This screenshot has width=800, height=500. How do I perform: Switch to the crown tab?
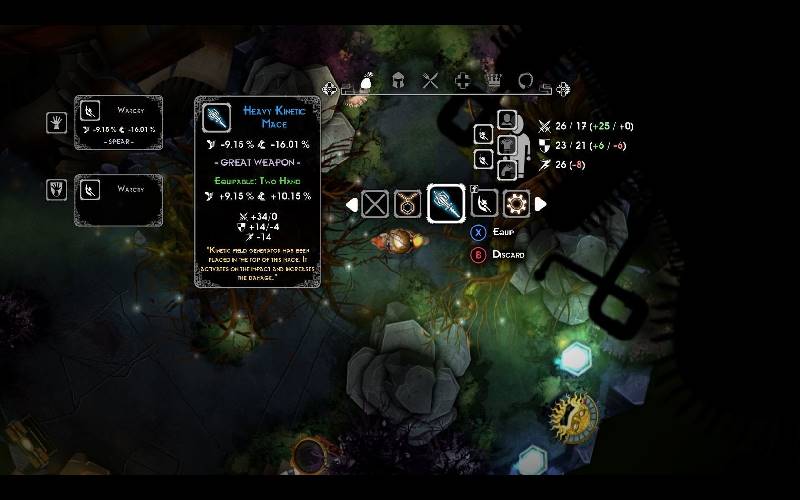pyautogui.click(x=493, y=82)
